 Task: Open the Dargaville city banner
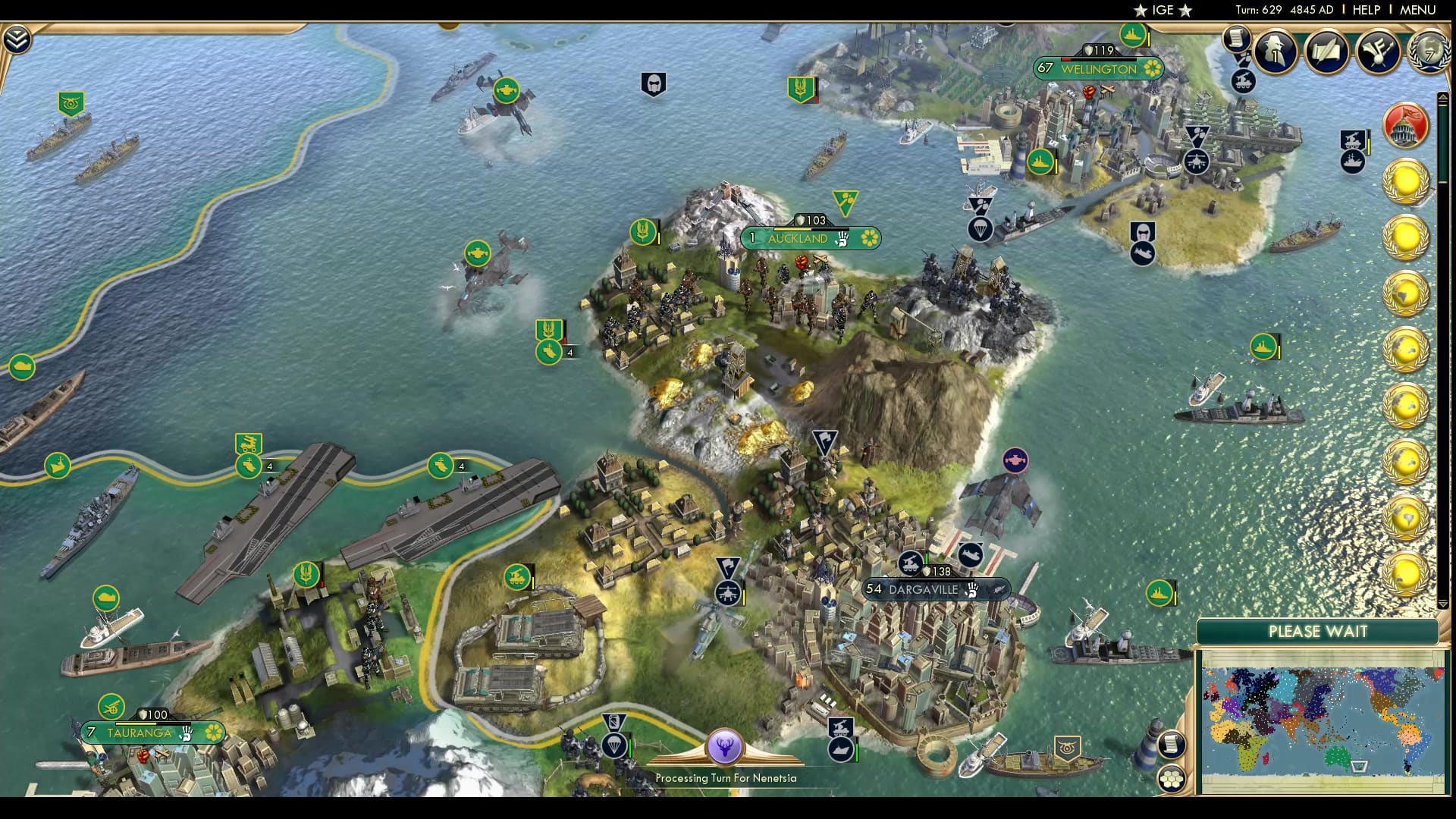coord(926,588)
